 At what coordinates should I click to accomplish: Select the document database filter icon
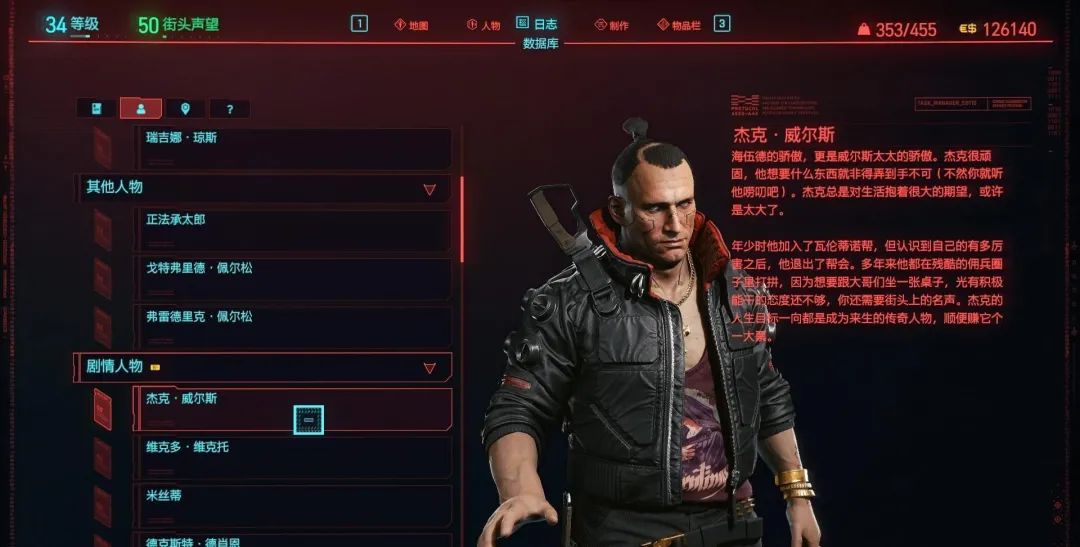point(97,109)
